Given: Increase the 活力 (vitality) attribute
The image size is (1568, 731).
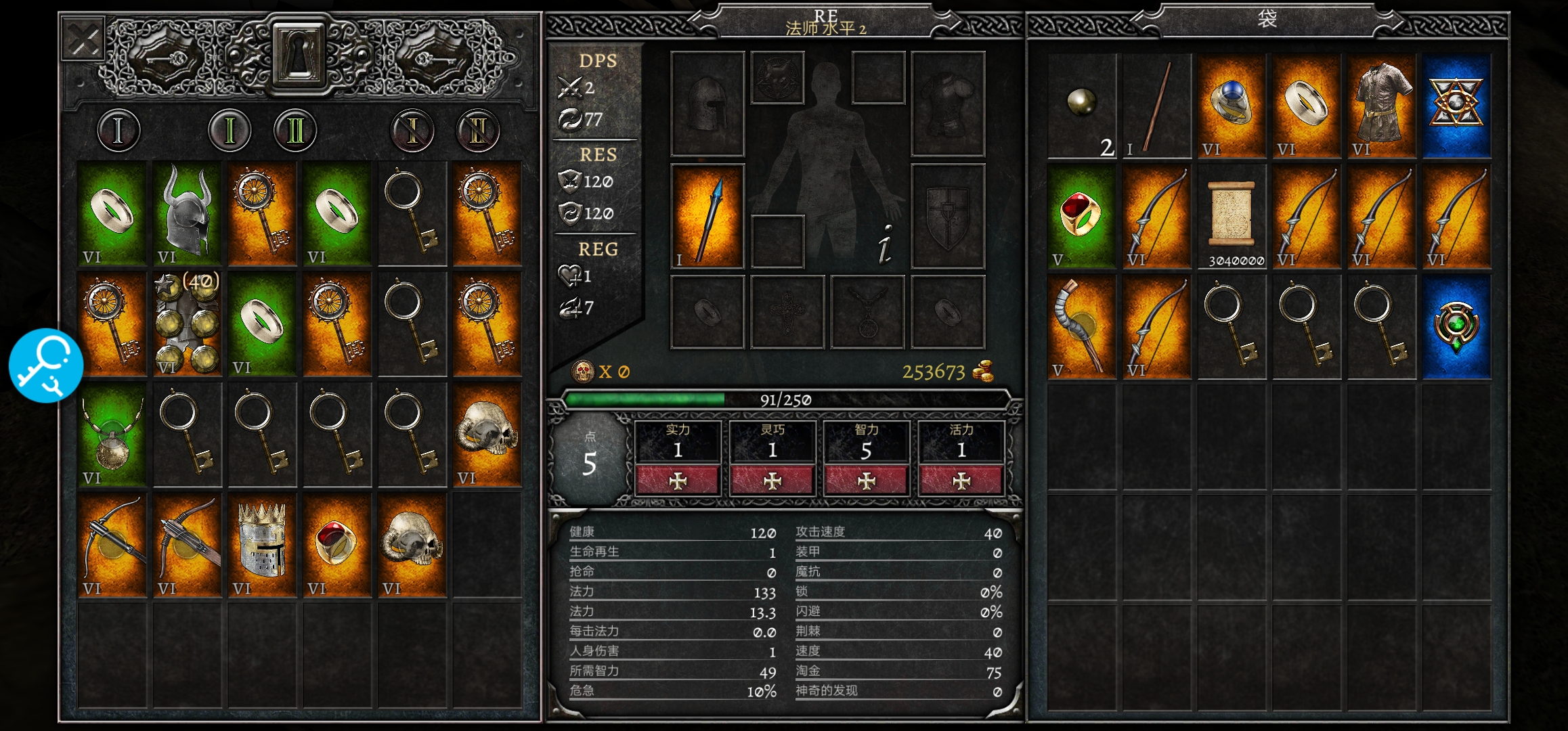Looking at the screenshot, I should 961,481.
